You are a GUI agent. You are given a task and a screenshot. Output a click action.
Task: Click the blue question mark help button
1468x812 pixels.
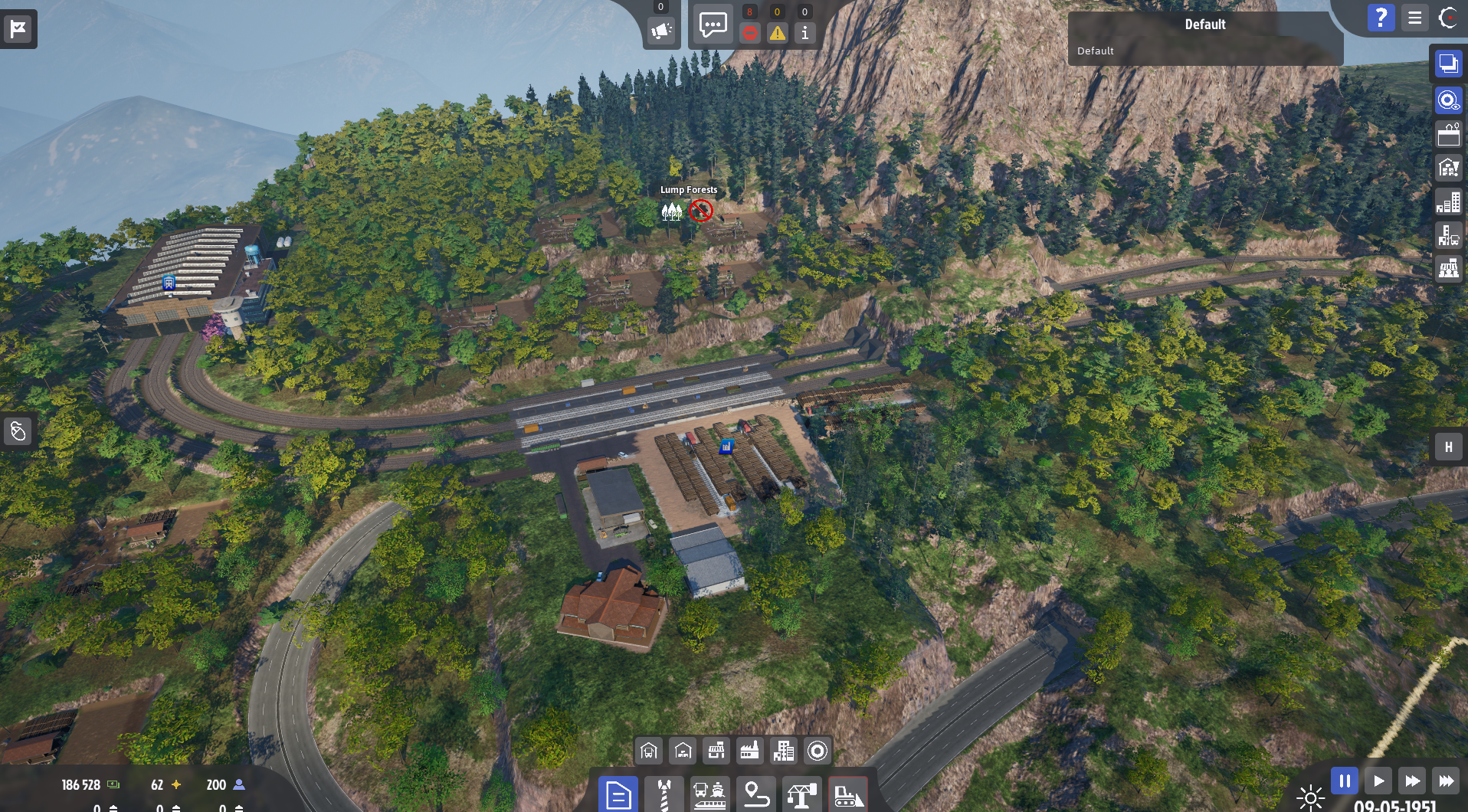pos(1381,18)
